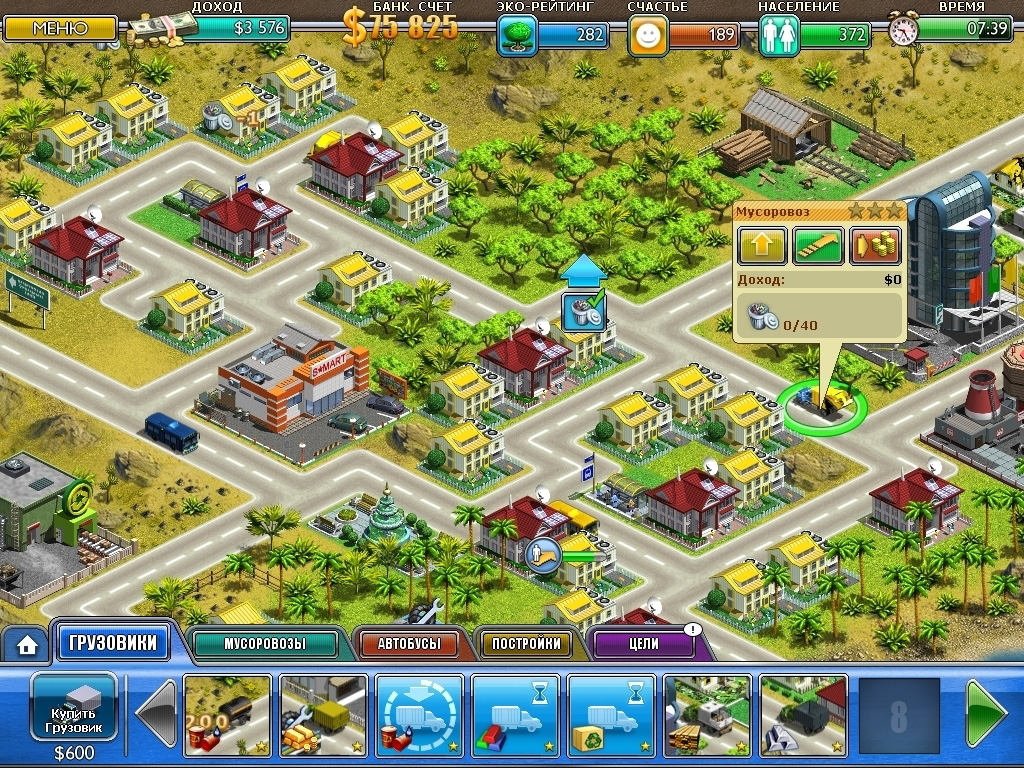Switch to the Грузовики tab
This screenshot has width=1024, height=768.
pos(111,643)
